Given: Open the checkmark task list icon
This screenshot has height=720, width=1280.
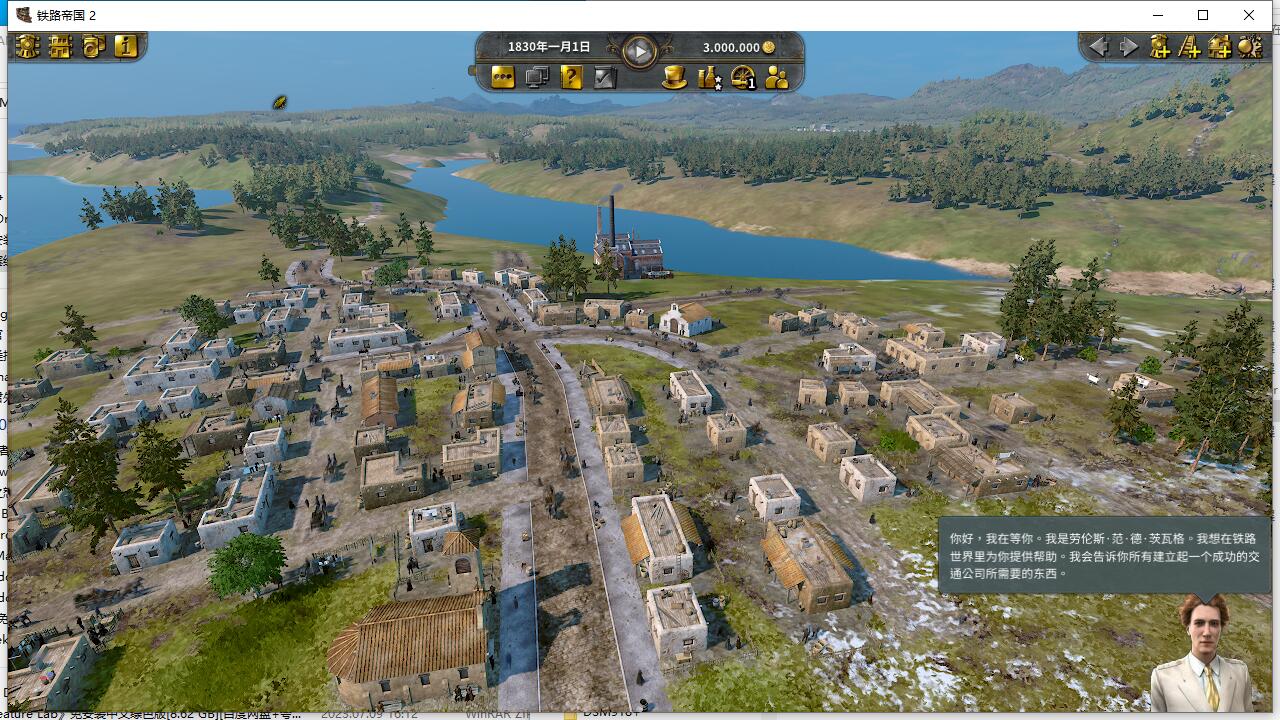Looking at the screenshot, I should pyautogui.click(x=605, y=77).
